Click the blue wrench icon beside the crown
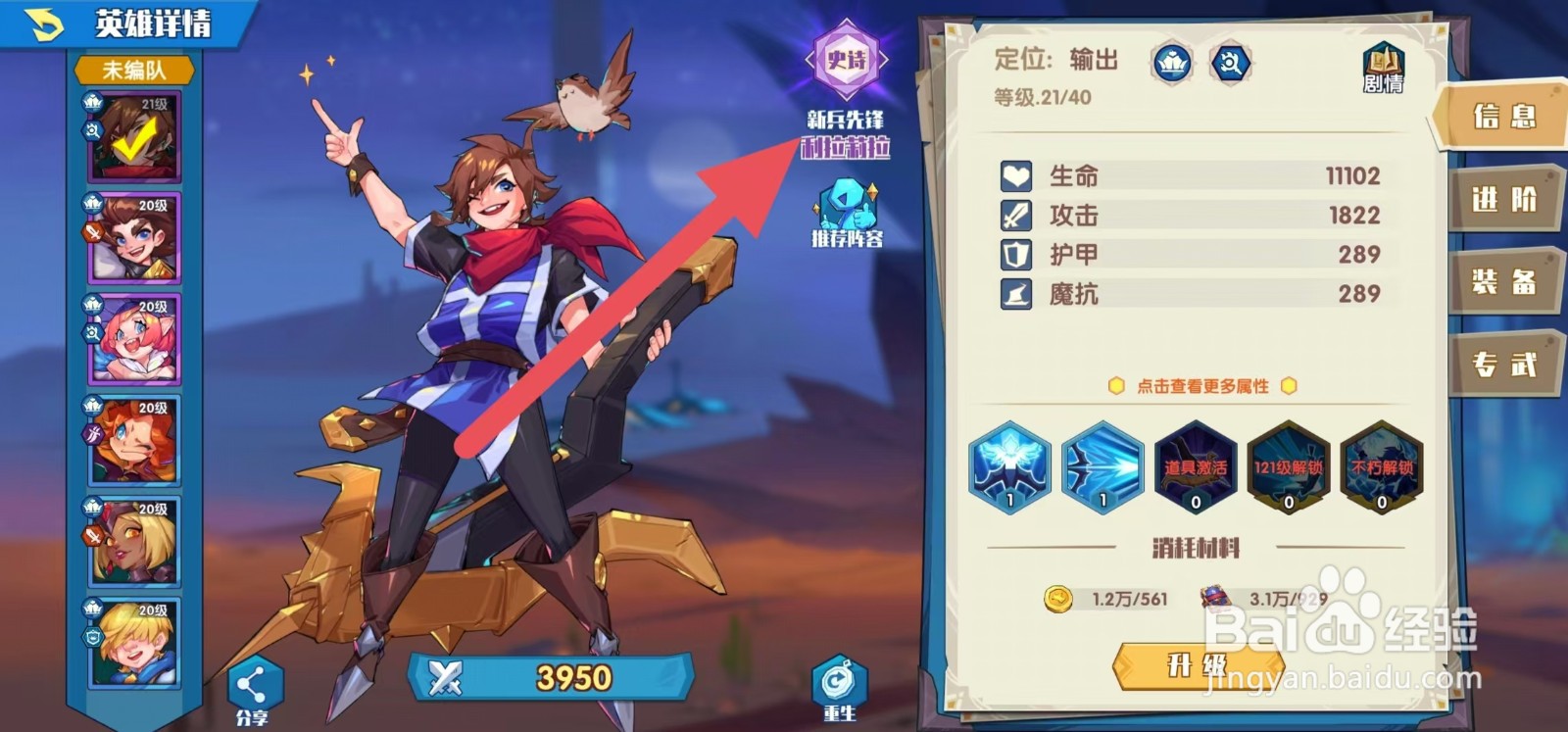1568x732 pixels. coord(1233,62)
